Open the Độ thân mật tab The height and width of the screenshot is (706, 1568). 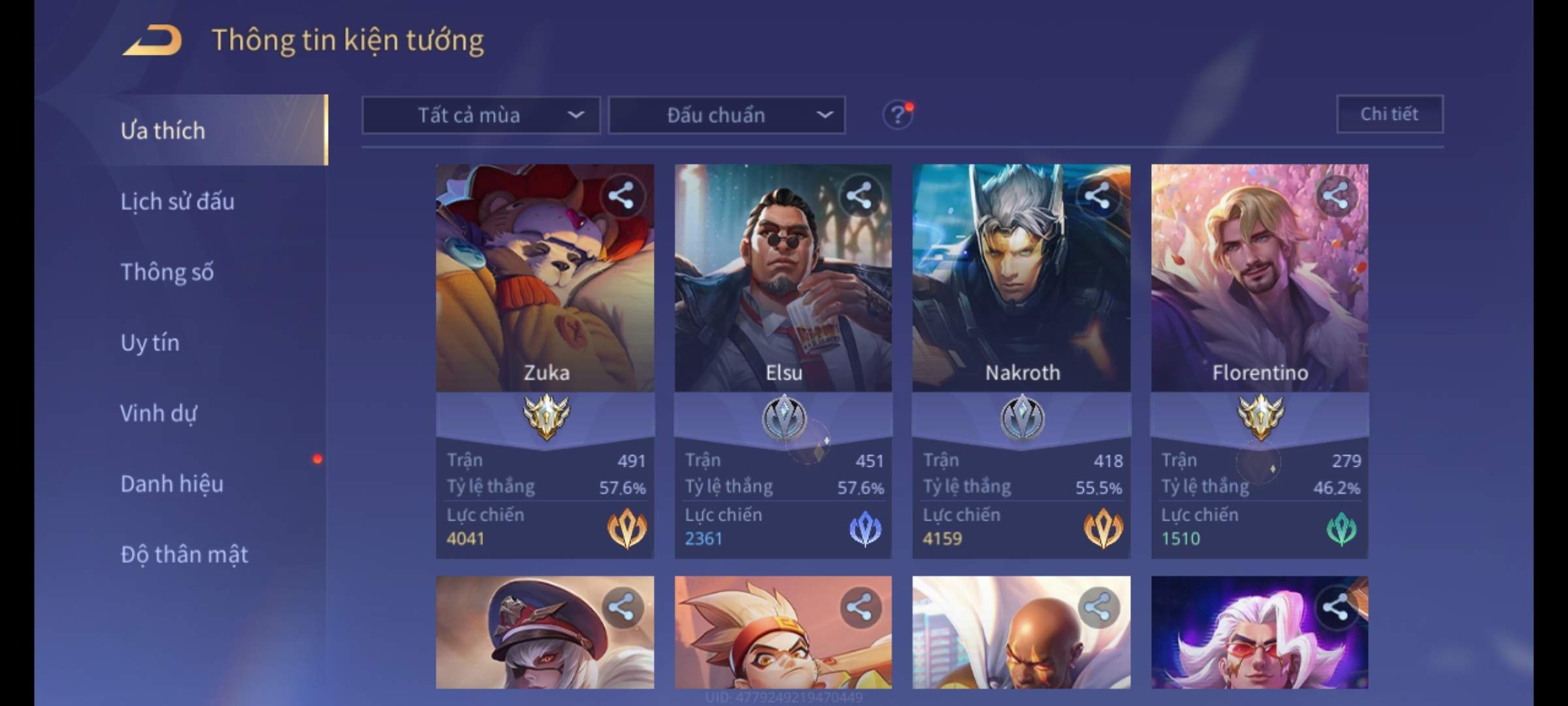coord(184,554)
